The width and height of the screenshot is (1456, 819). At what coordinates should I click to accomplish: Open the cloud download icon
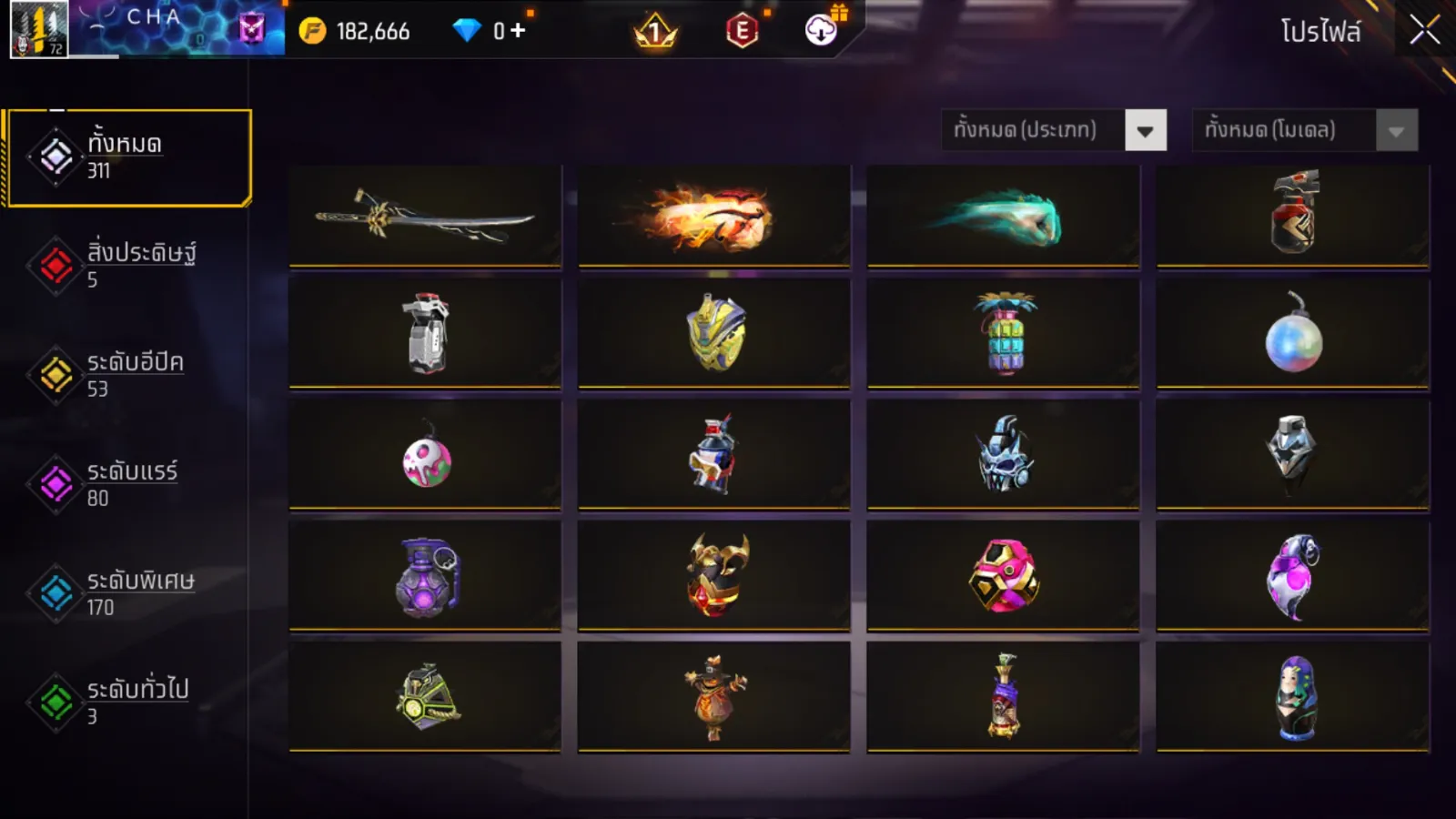pyautogui.click(x=822, y=31)
